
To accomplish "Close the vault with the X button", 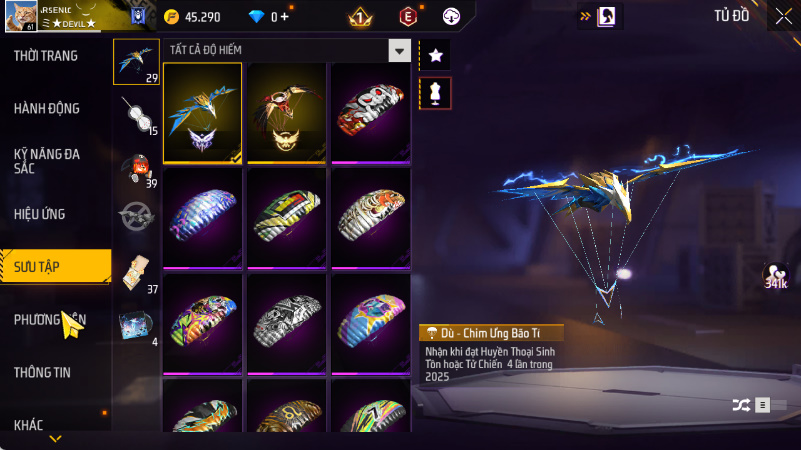I will point(783,15).
